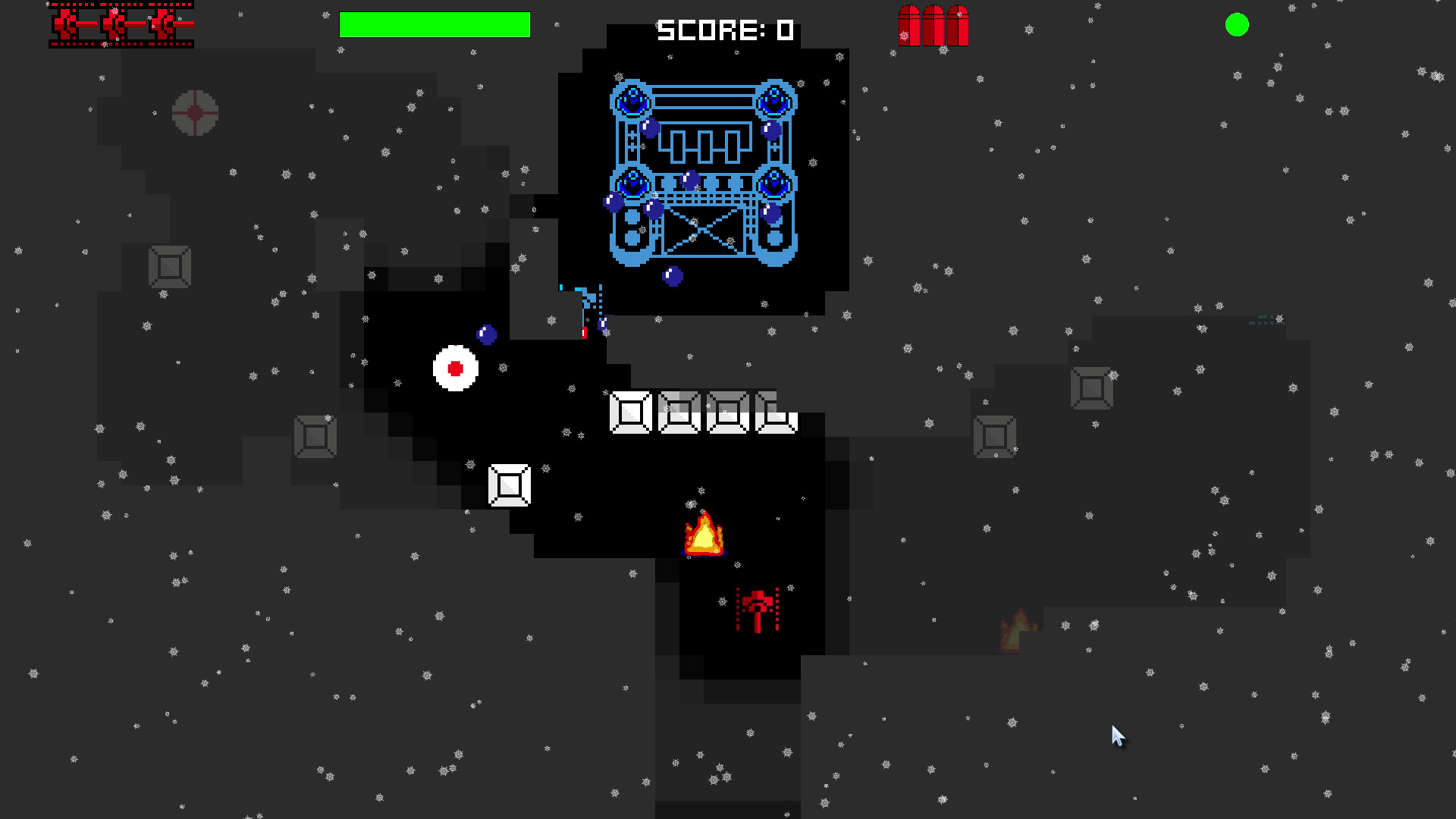Click the third red rocket in the lives strip
This screenshot has height=819, width=1456.
pos(162,22)
